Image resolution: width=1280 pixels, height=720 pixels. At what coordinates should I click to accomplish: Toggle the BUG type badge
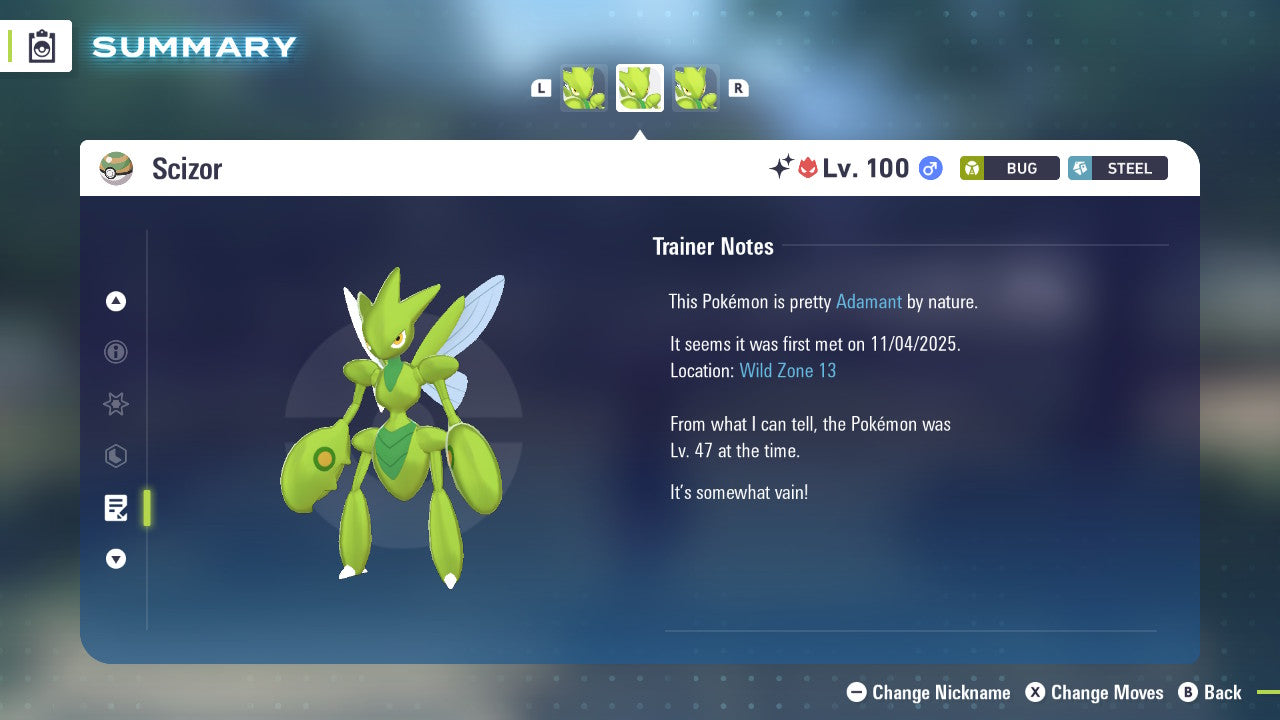click(x=1009, y=168)
